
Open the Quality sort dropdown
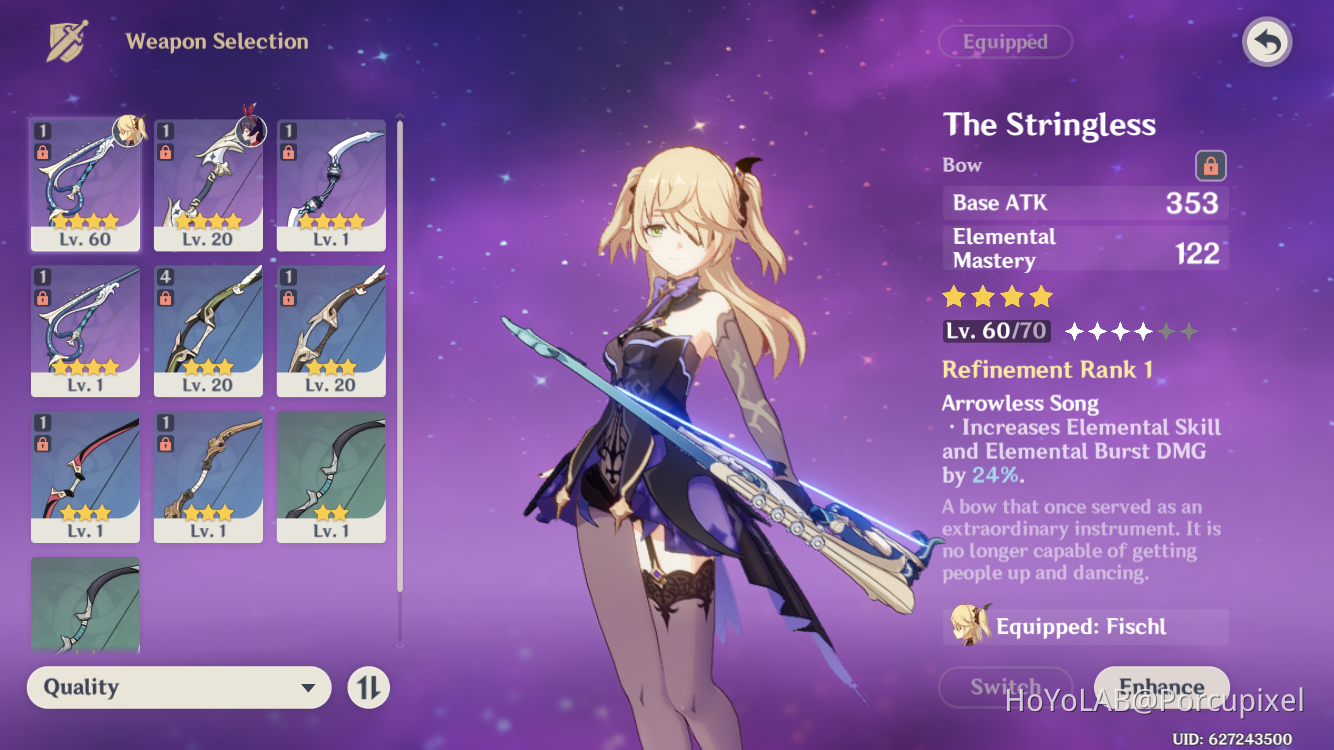(179, 687)
